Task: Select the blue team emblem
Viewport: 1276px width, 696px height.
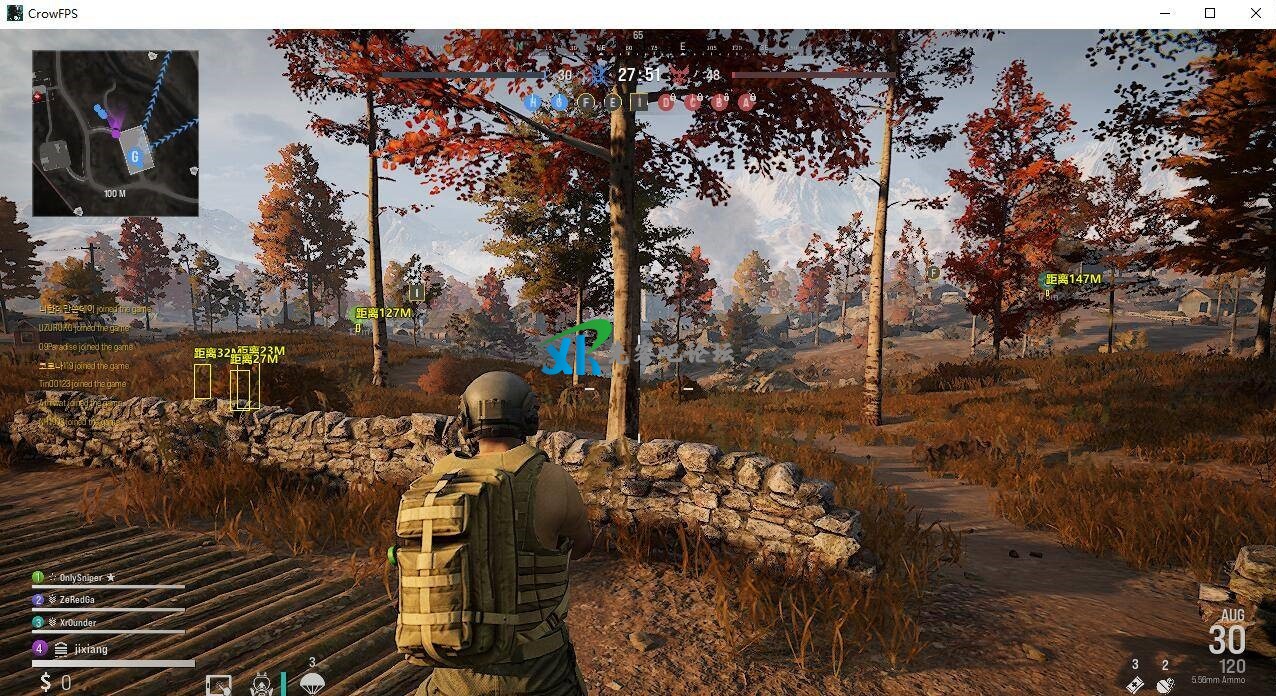Action: pyautogui.click(x=600, y=74)
